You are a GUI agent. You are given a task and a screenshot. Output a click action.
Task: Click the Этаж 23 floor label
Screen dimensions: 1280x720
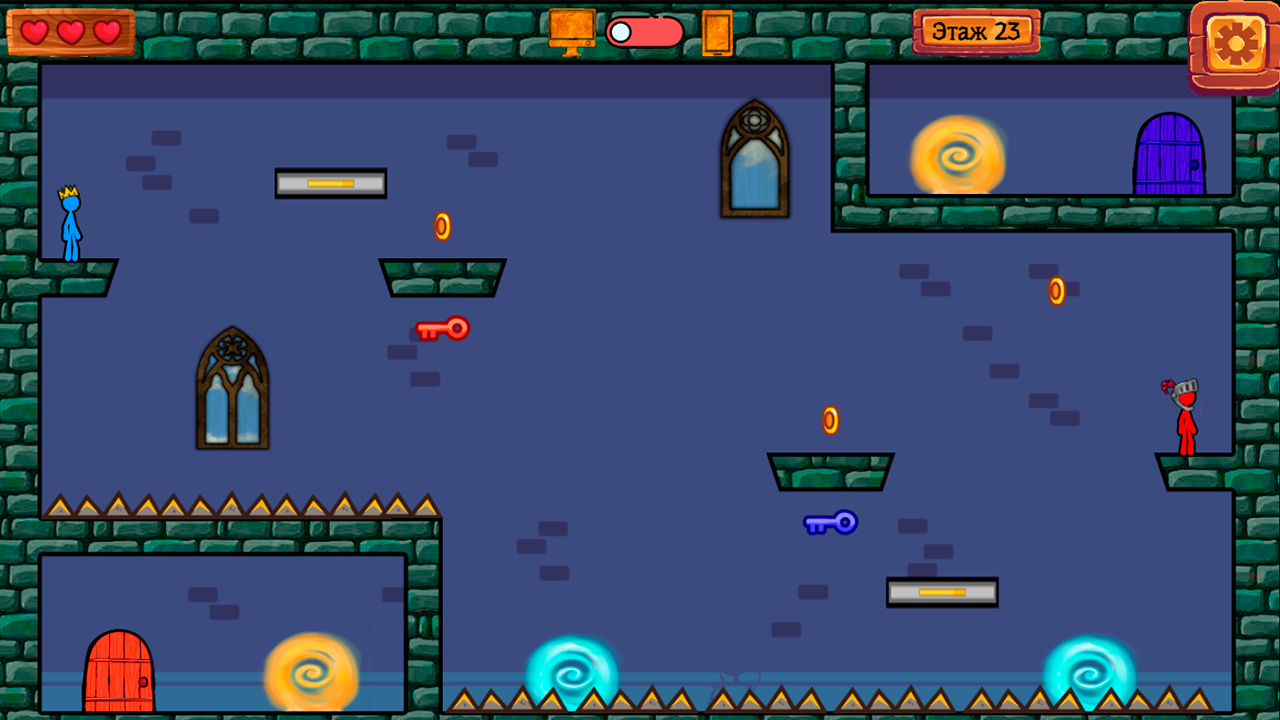tap(977, 29)
